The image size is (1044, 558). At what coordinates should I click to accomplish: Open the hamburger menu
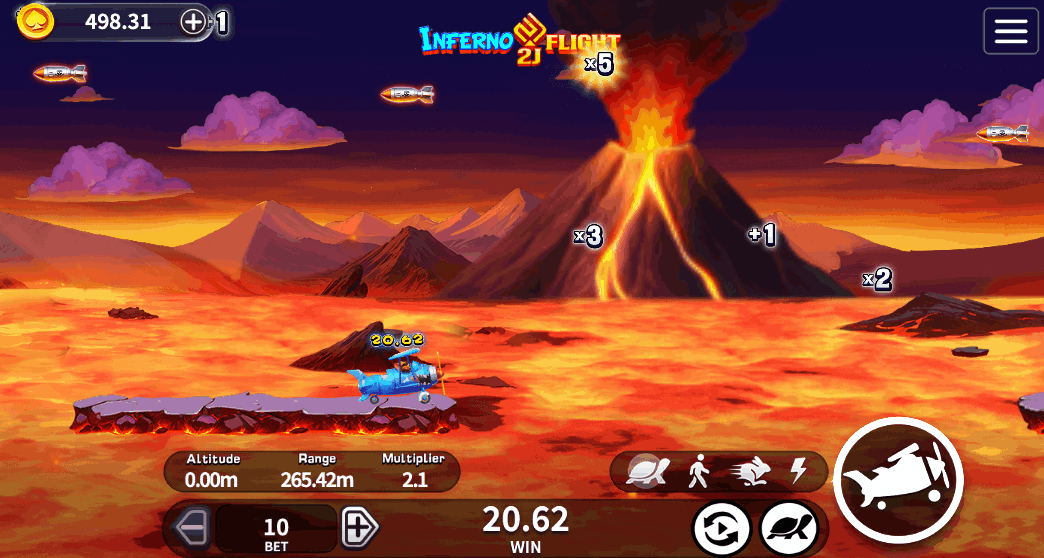[x=1011, y=31]
